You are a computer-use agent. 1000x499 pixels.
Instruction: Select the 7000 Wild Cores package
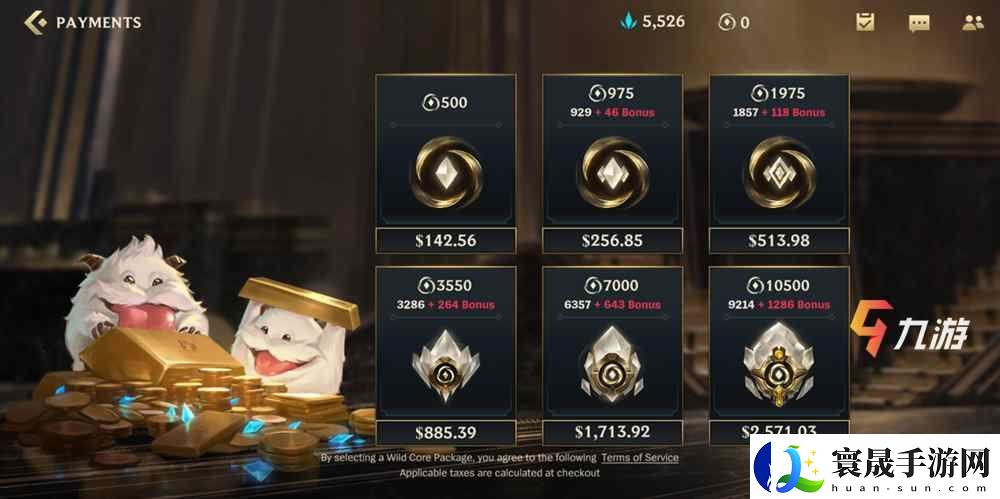[x=613, y=355]
